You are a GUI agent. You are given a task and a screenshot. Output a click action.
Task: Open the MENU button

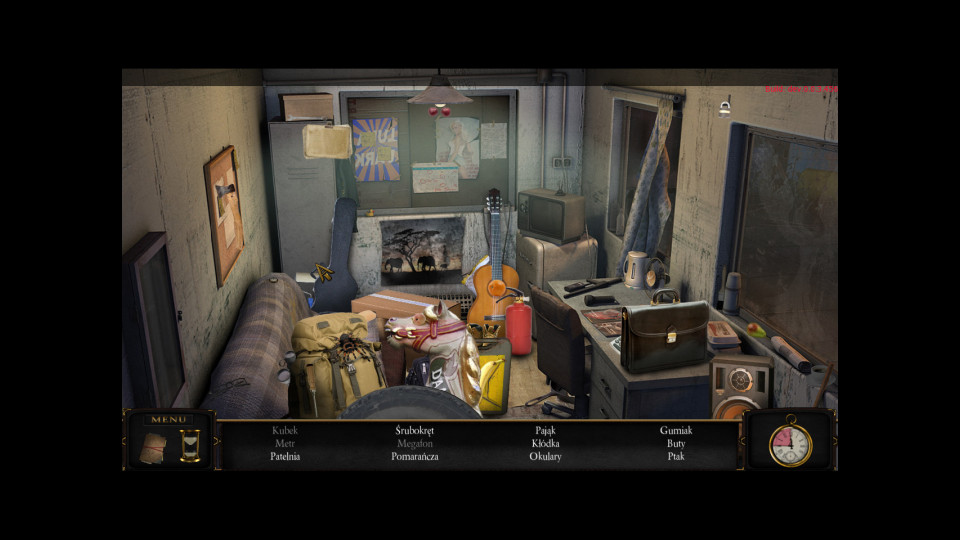168,419
